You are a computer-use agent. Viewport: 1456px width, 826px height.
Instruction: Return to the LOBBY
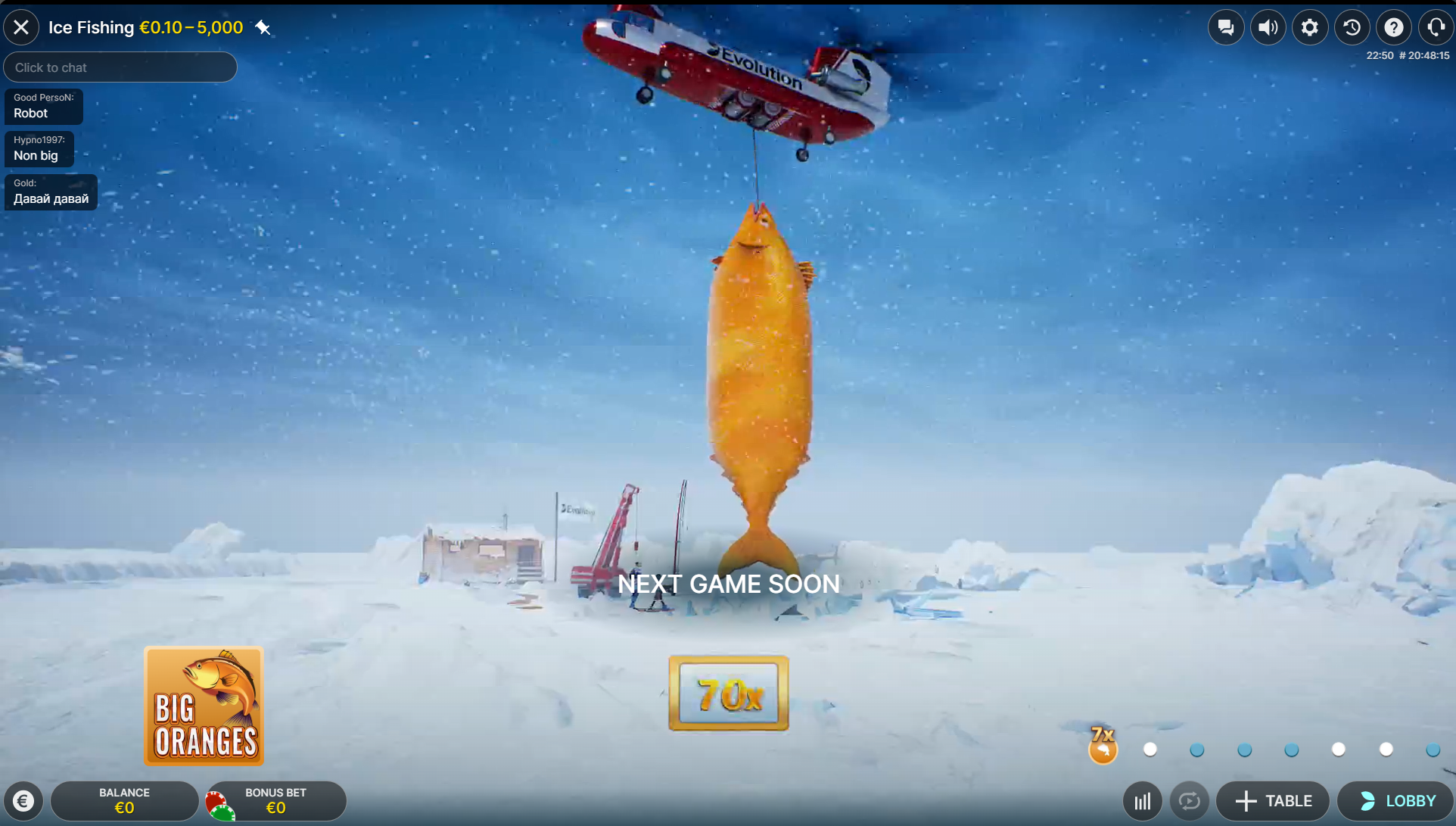(1395, 800)
